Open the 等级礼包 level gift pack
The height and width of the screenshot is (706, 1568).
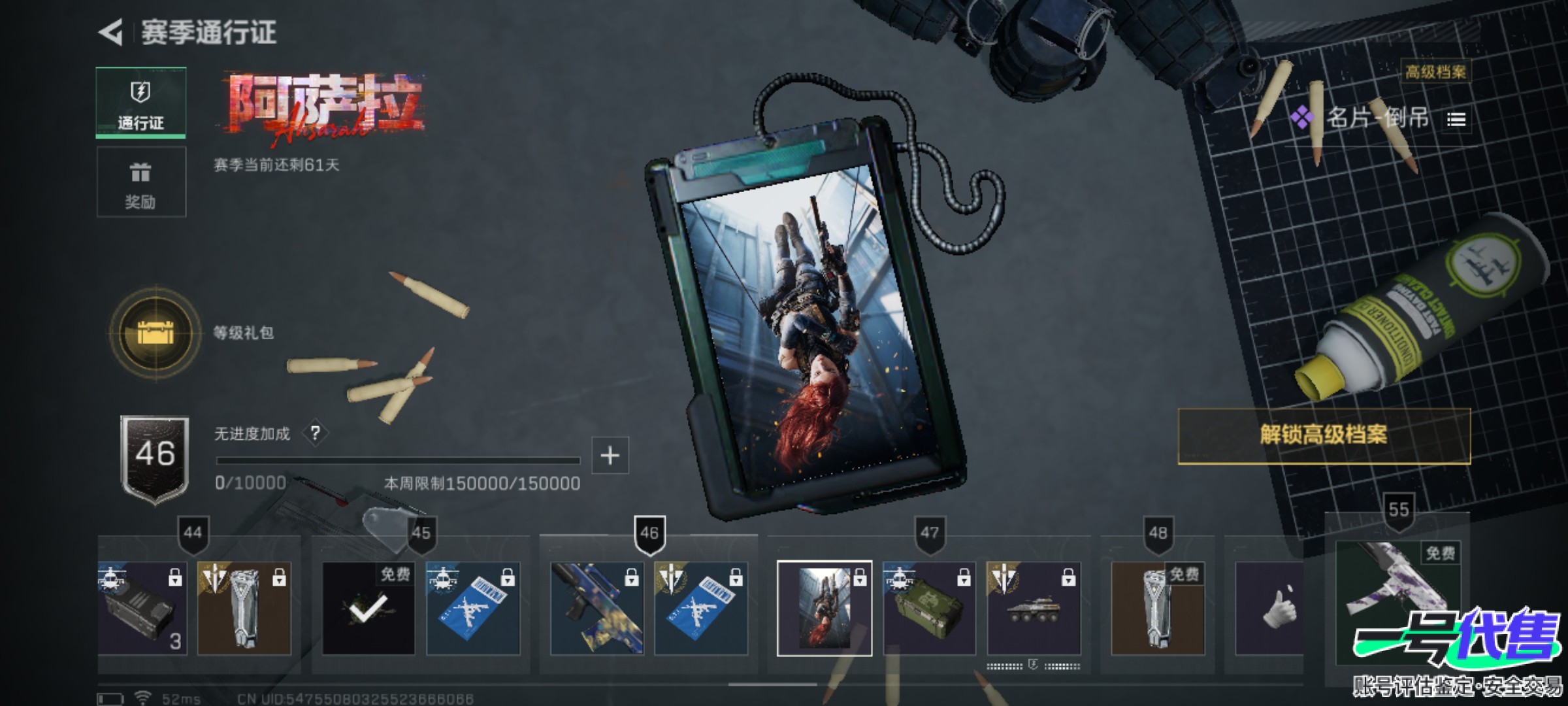(155, 333)
